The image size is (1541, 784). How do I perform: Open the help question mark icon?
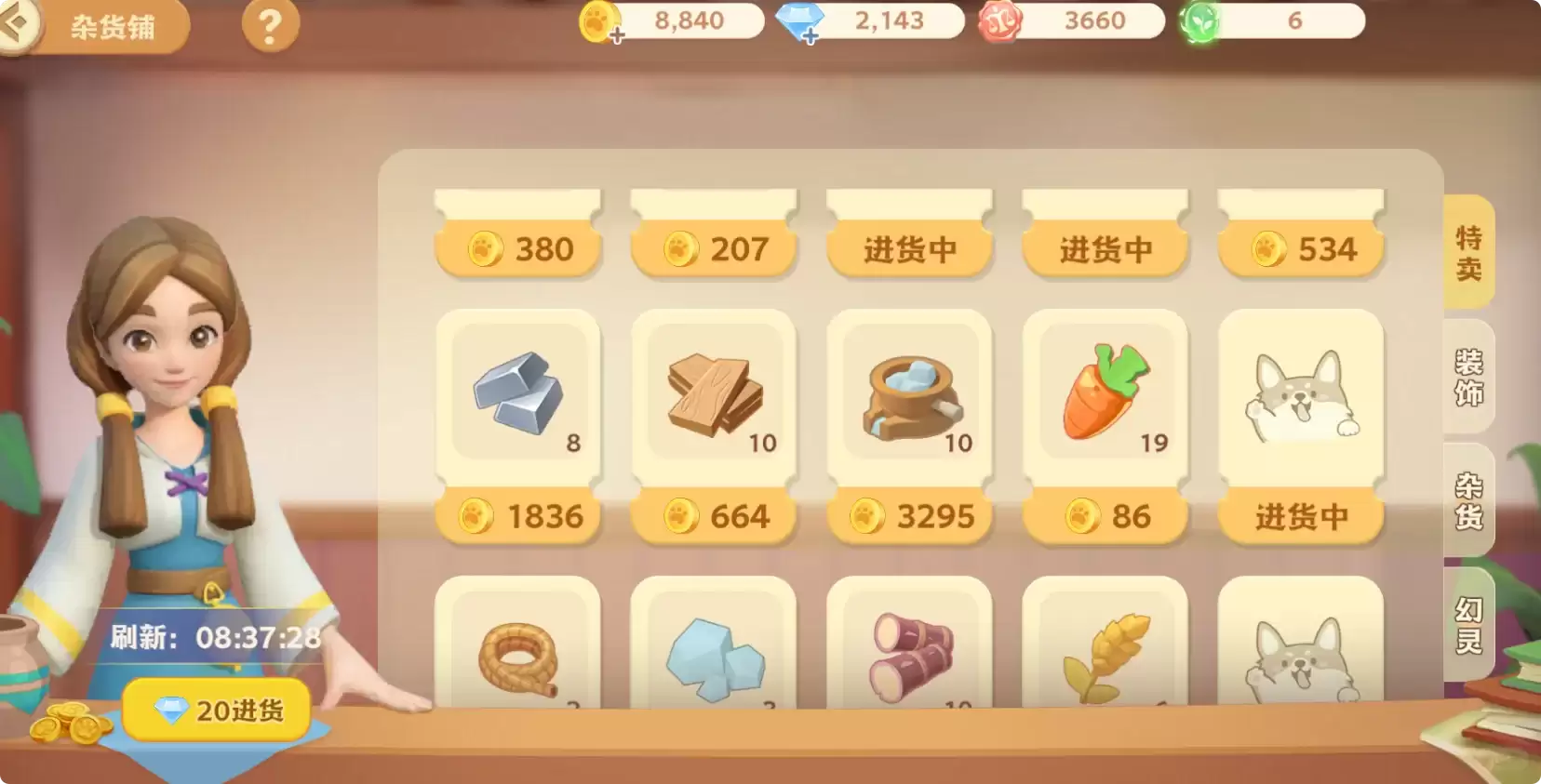coord(270,26)
